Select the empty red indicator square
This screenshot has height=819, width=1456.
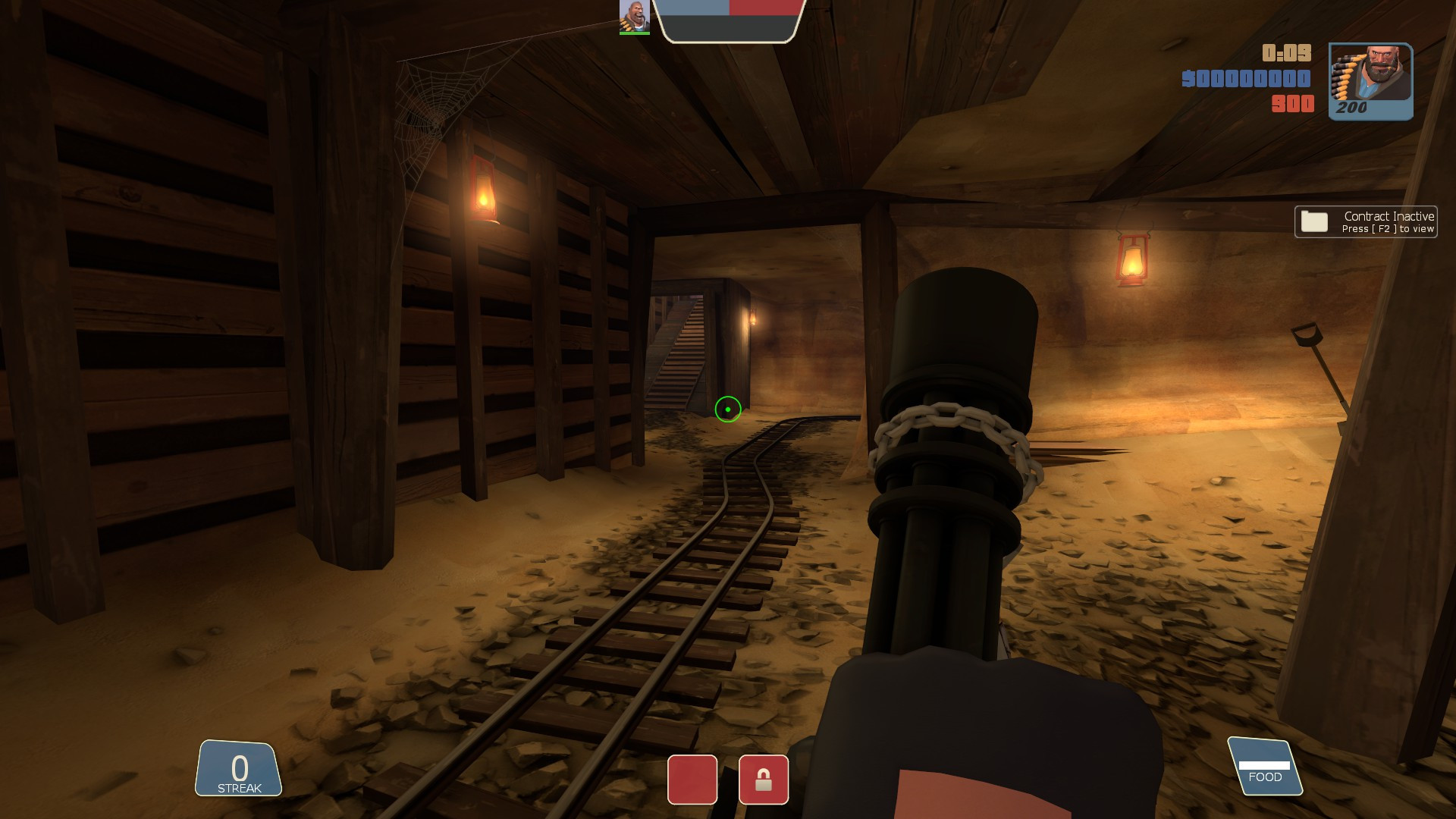click(692, 780)
